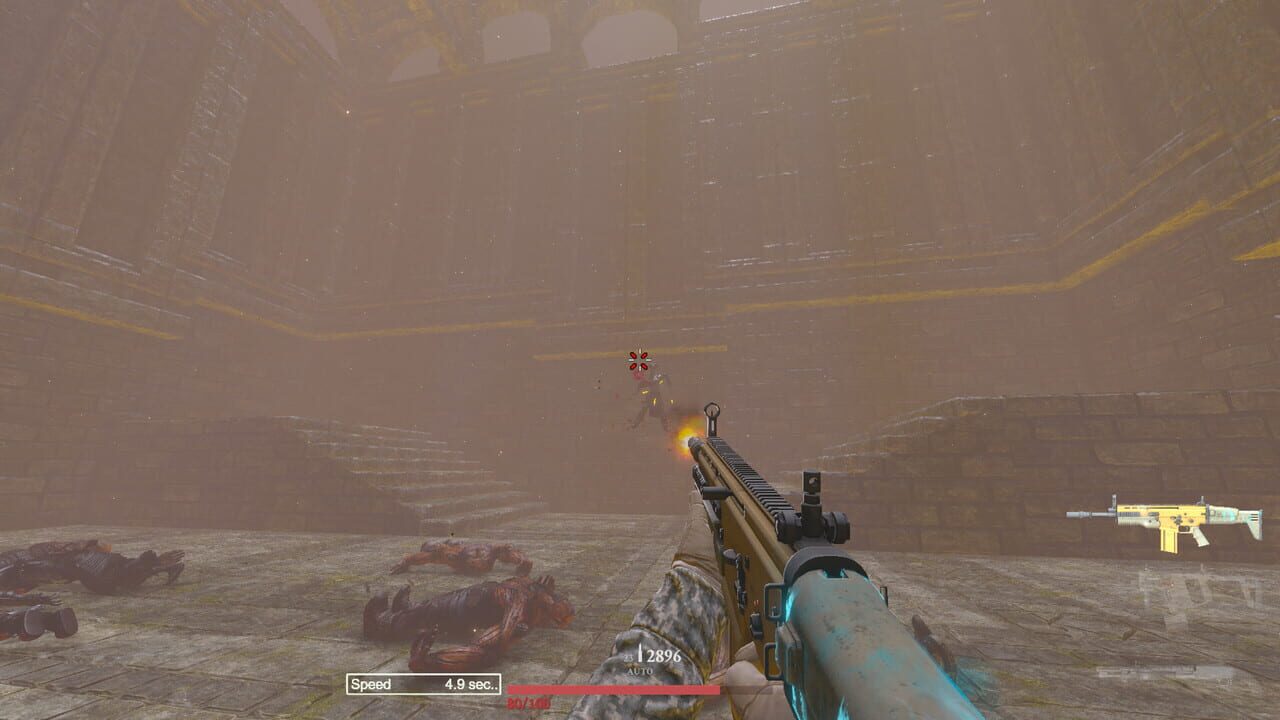The width and height of the screenshot is (1280, 720).
Task: Click the red hit-marker crosshair
Action: 636,360
